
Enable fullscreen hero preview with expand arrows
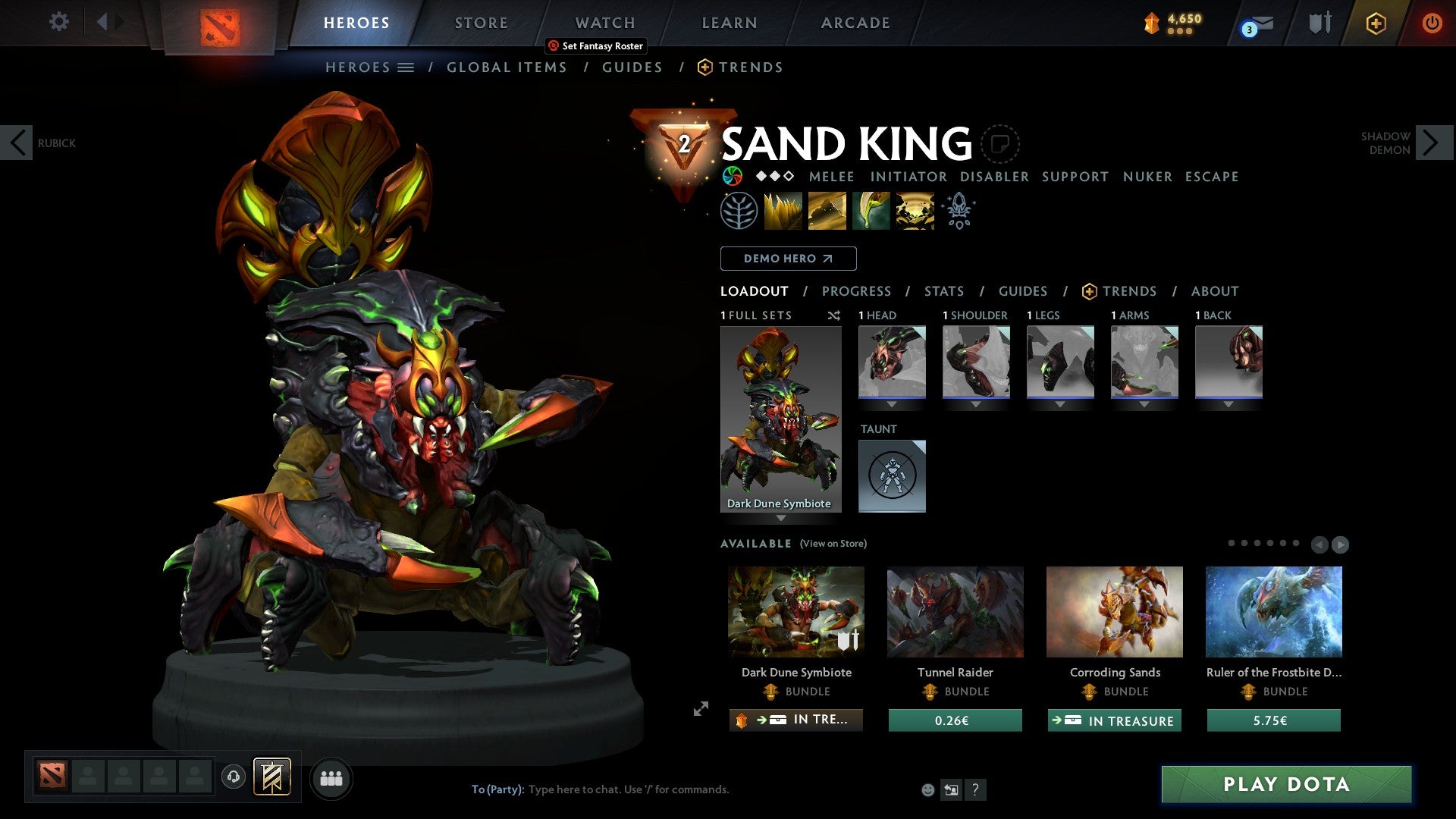[x=700, y=709]
